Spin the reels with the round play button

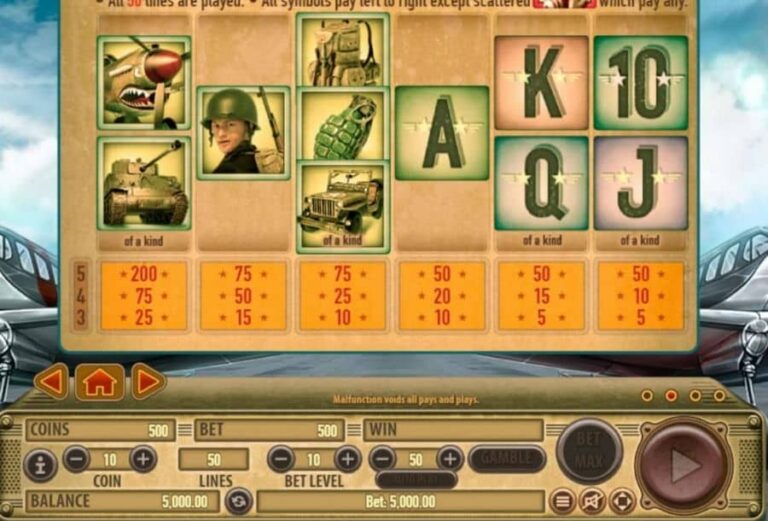pos(682,464)
